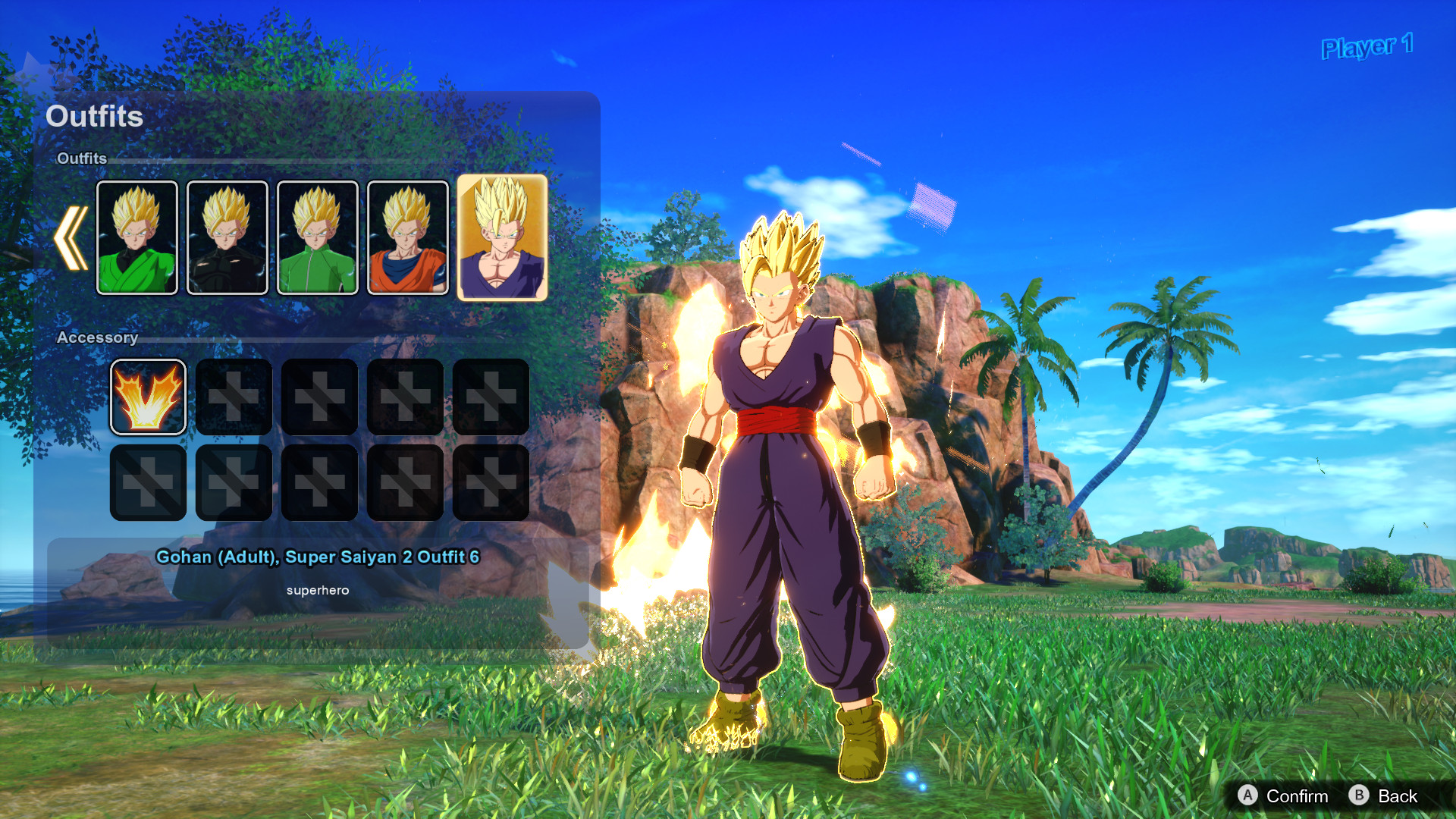Open the Accessory section header

tap(97, 338)
